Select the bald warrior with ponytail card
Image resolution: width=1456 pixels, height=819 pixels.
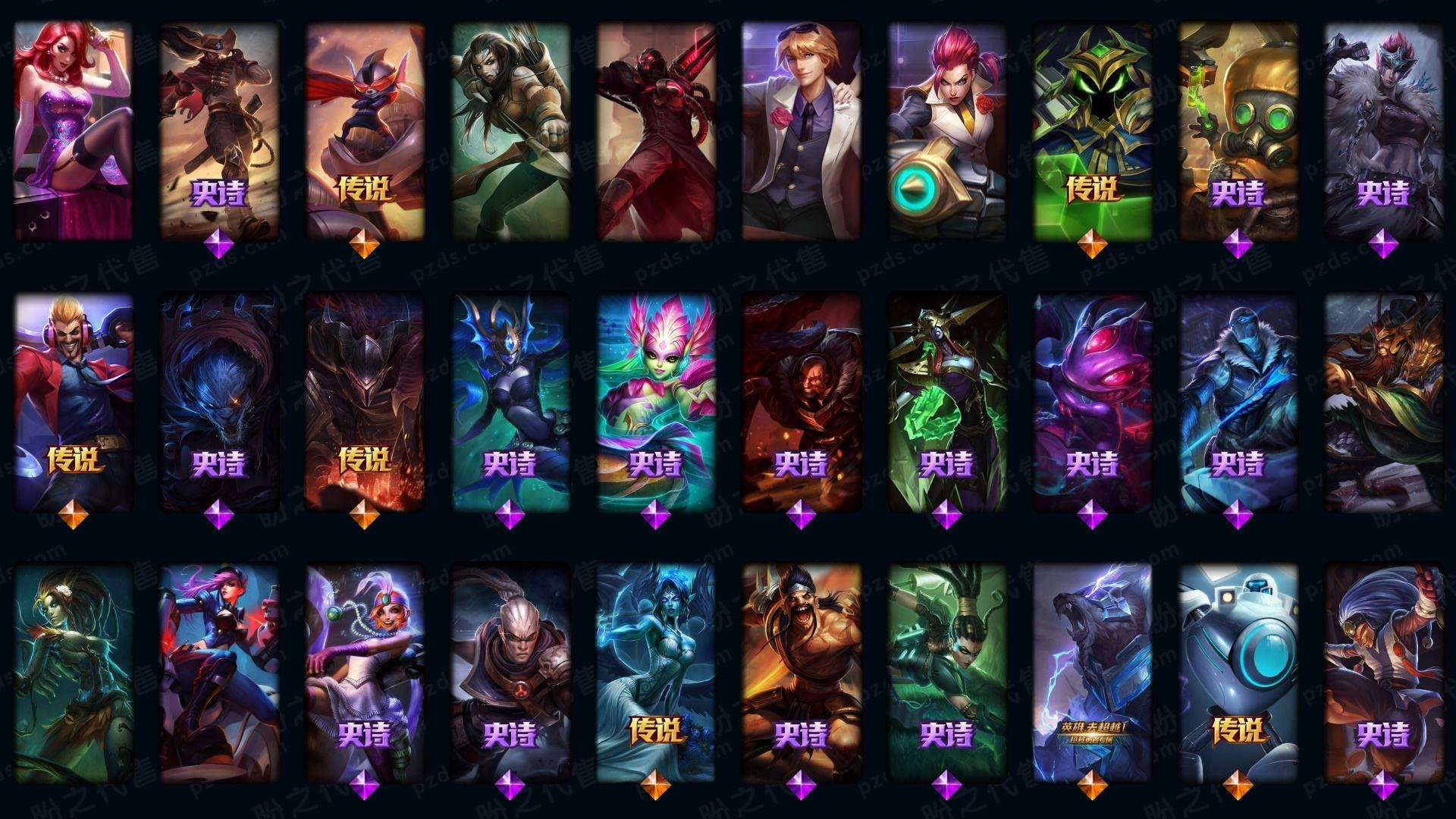(x=510, y=673)
